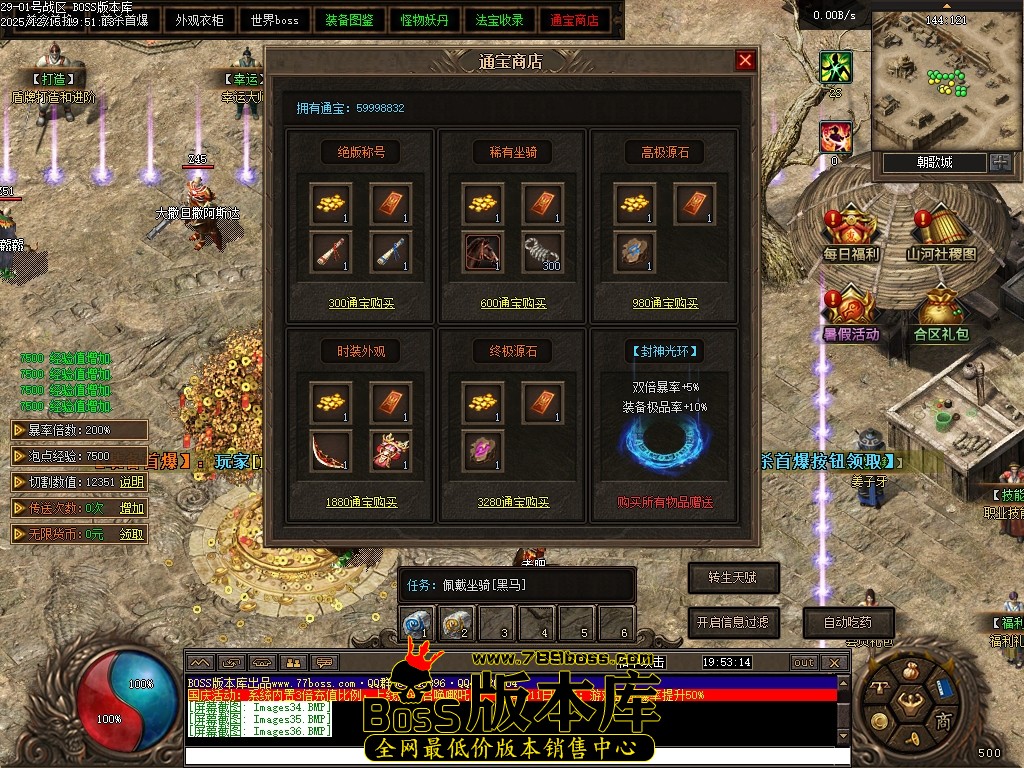Screen dimensions: 1024x768
Task: Switch to the 装备图鉴 tab
Action: tap(350, 20)
